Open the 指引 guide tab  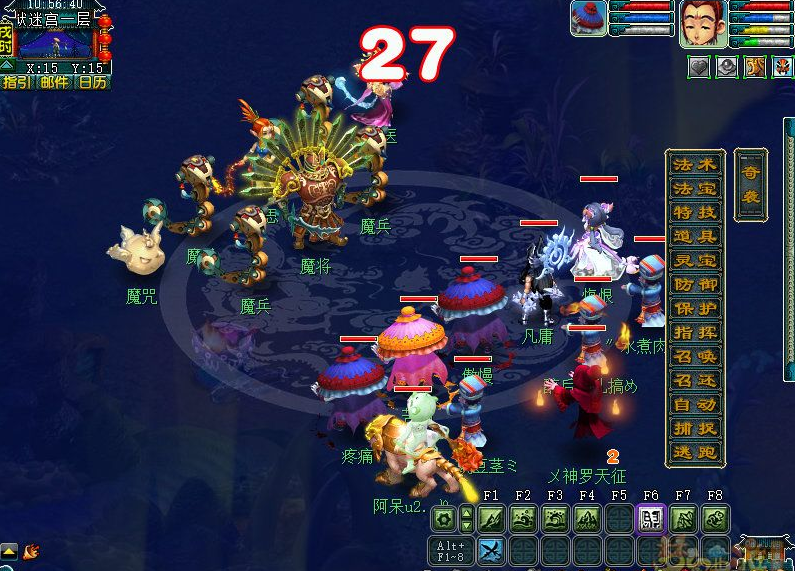(x=18, y=82)
